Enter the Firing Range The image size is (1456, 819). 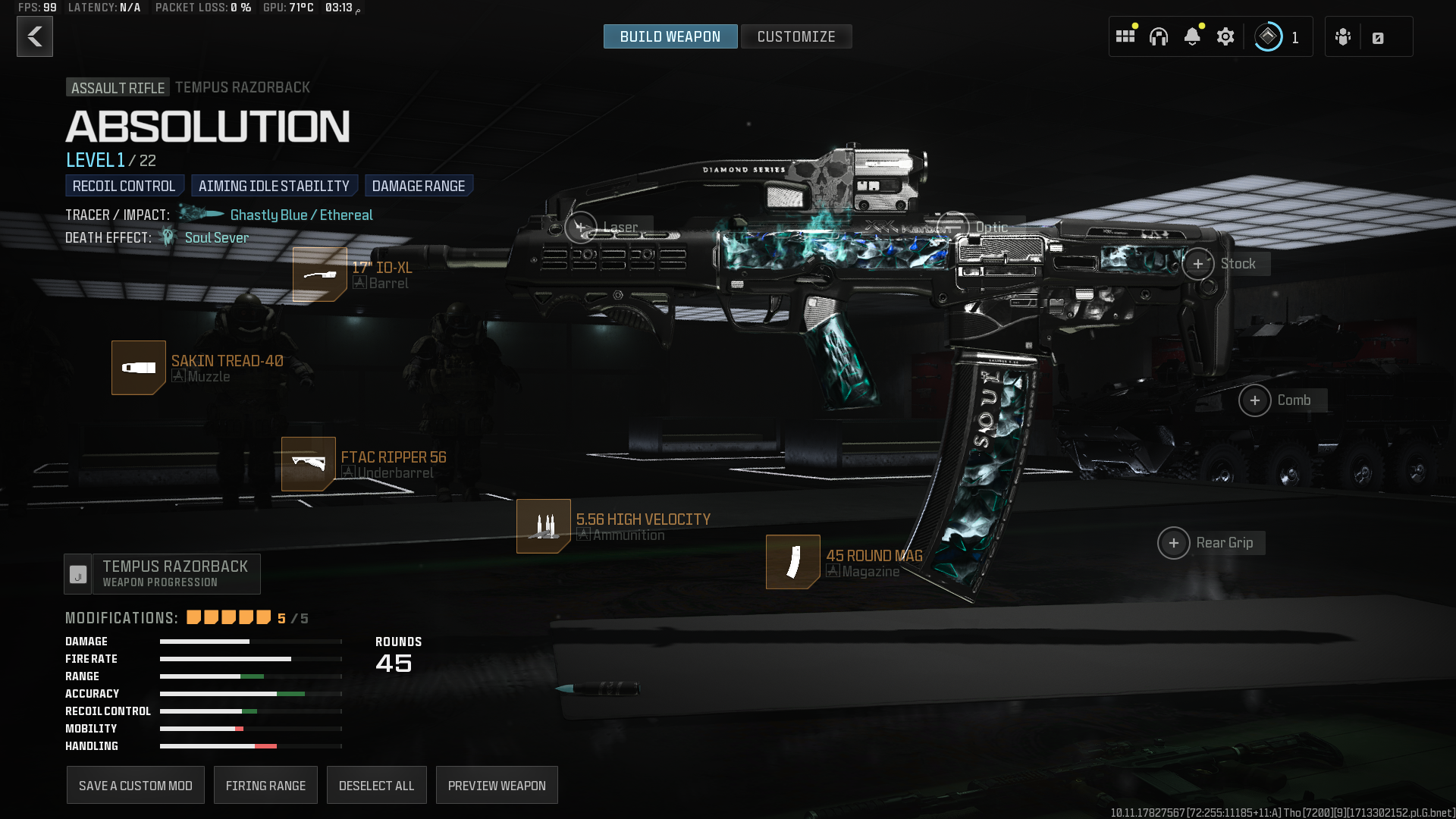coord(265,786)
